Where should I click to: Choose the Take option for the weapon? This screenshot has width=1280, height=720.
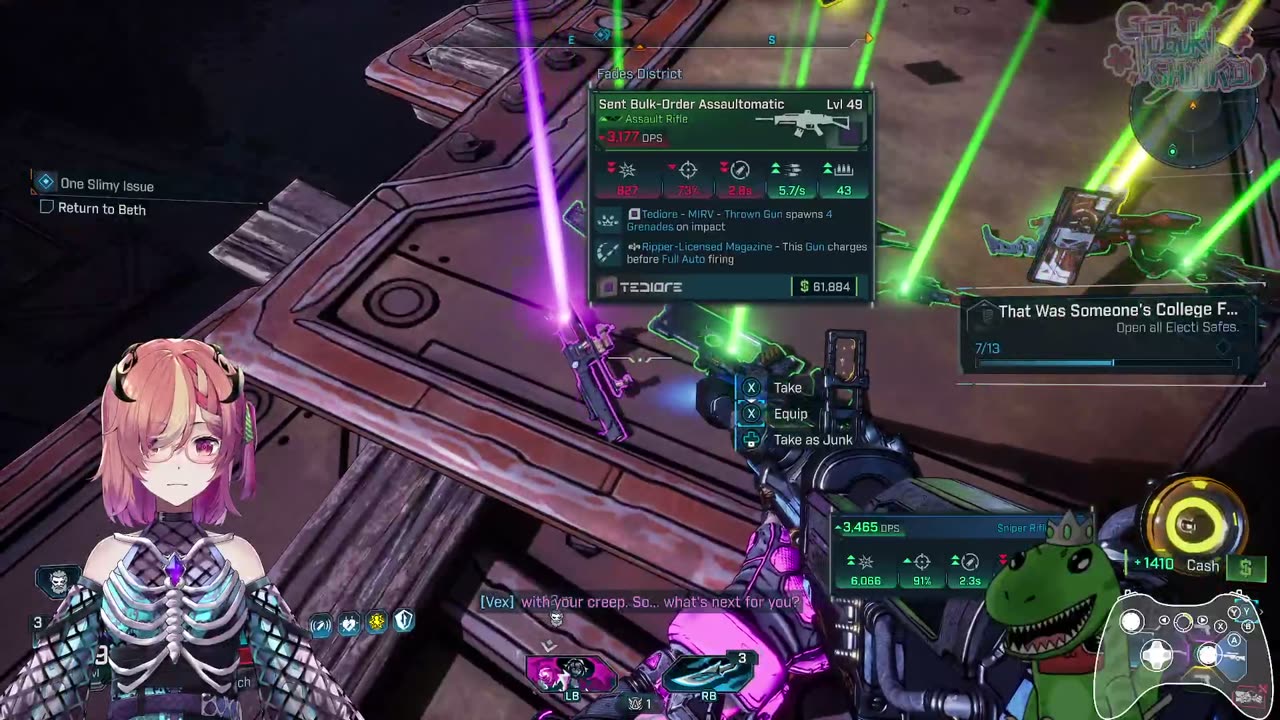[786, 388]
